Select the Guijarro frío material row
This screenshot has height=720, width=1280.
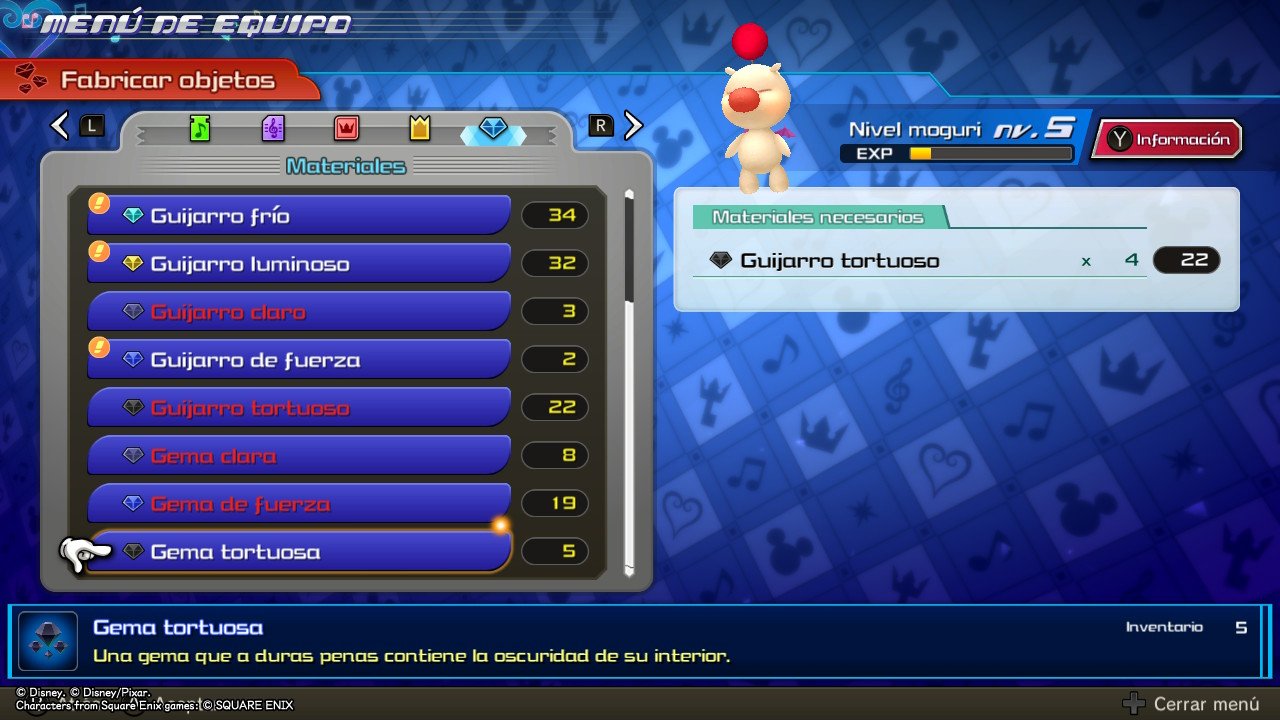(x=300, y=216)
